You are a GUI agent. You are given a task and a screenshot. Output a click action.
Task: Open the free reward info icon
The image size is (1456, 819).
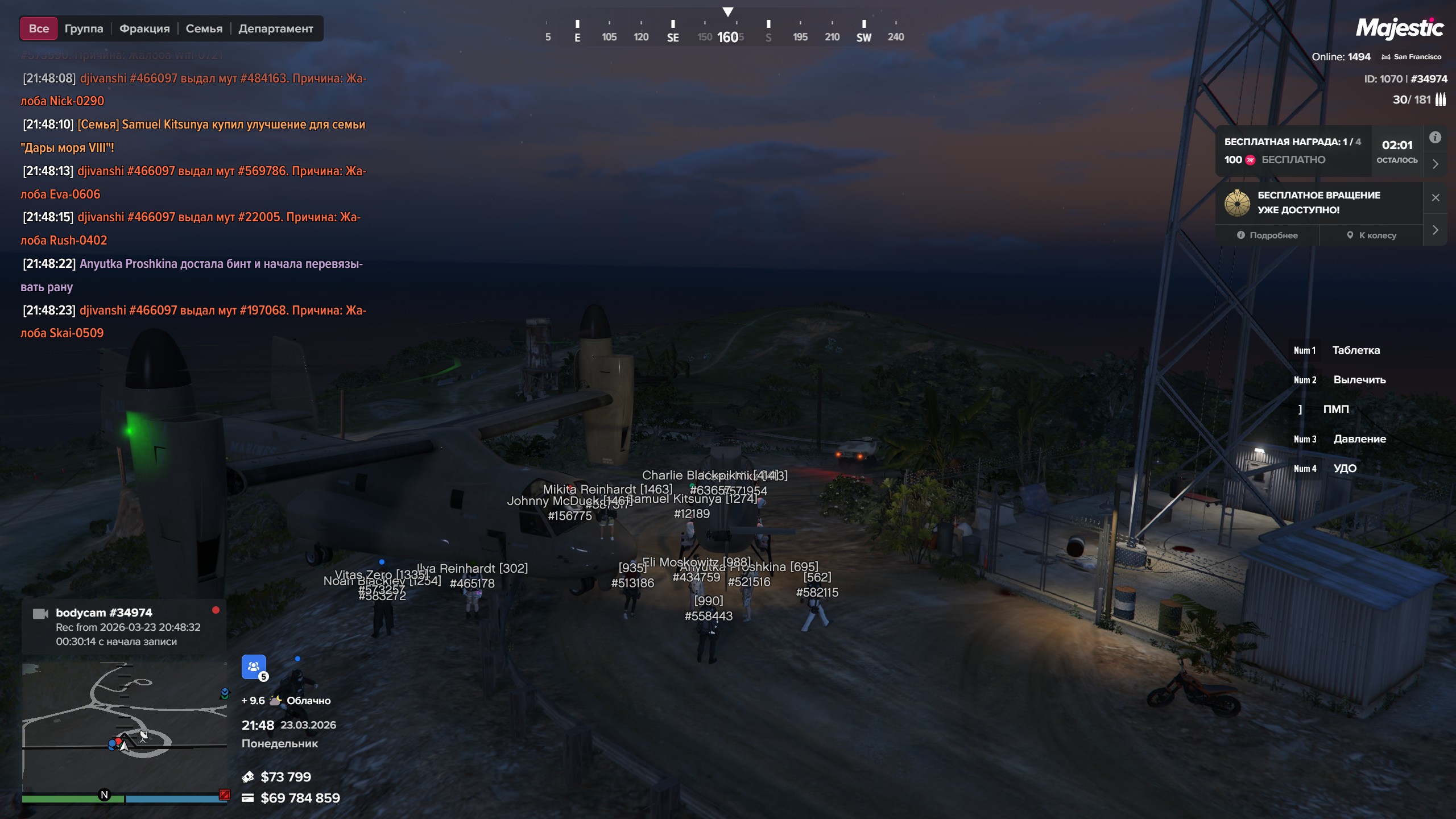pos(1435,138)
